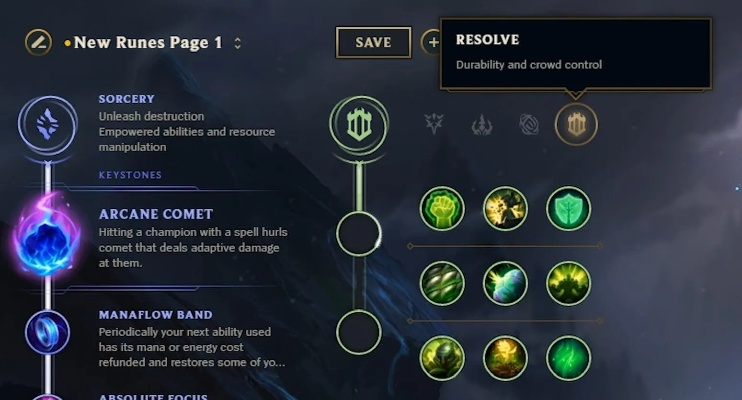Select the Bone Plating rune
Screen dimensions: 742x400
pos(568,283)
